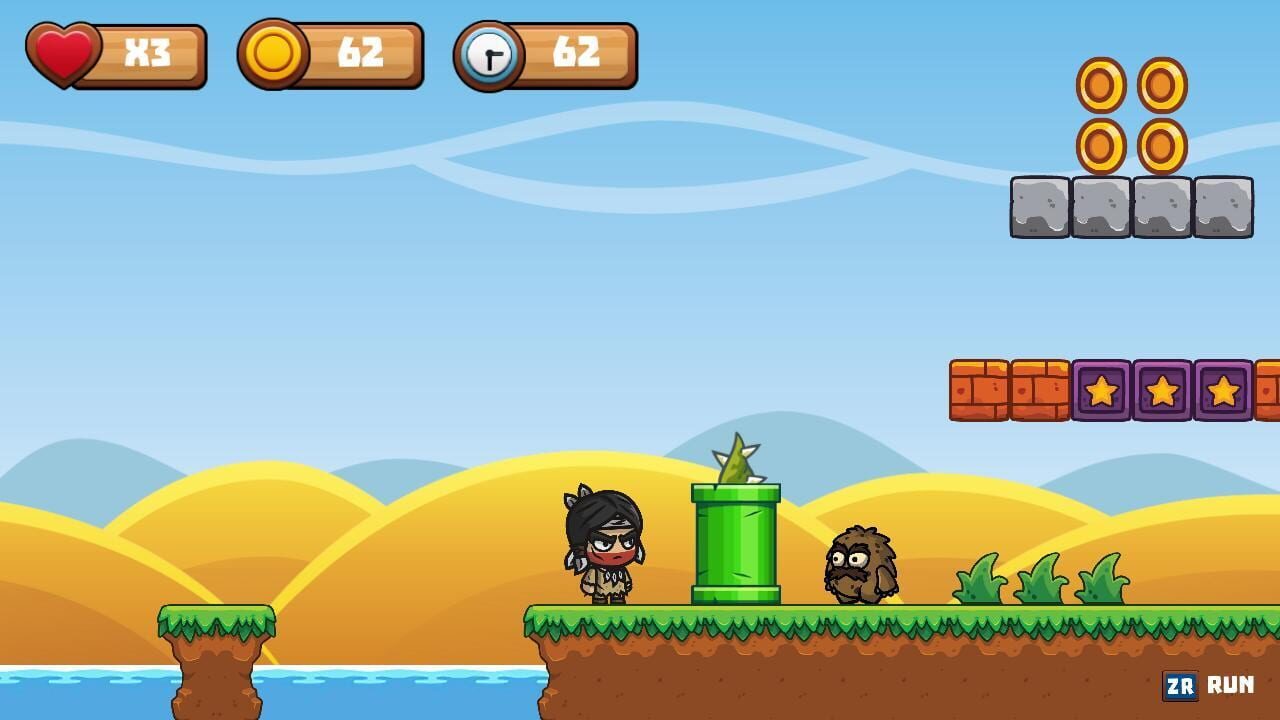Click the last gray stone block

(x=1225, y=207)
